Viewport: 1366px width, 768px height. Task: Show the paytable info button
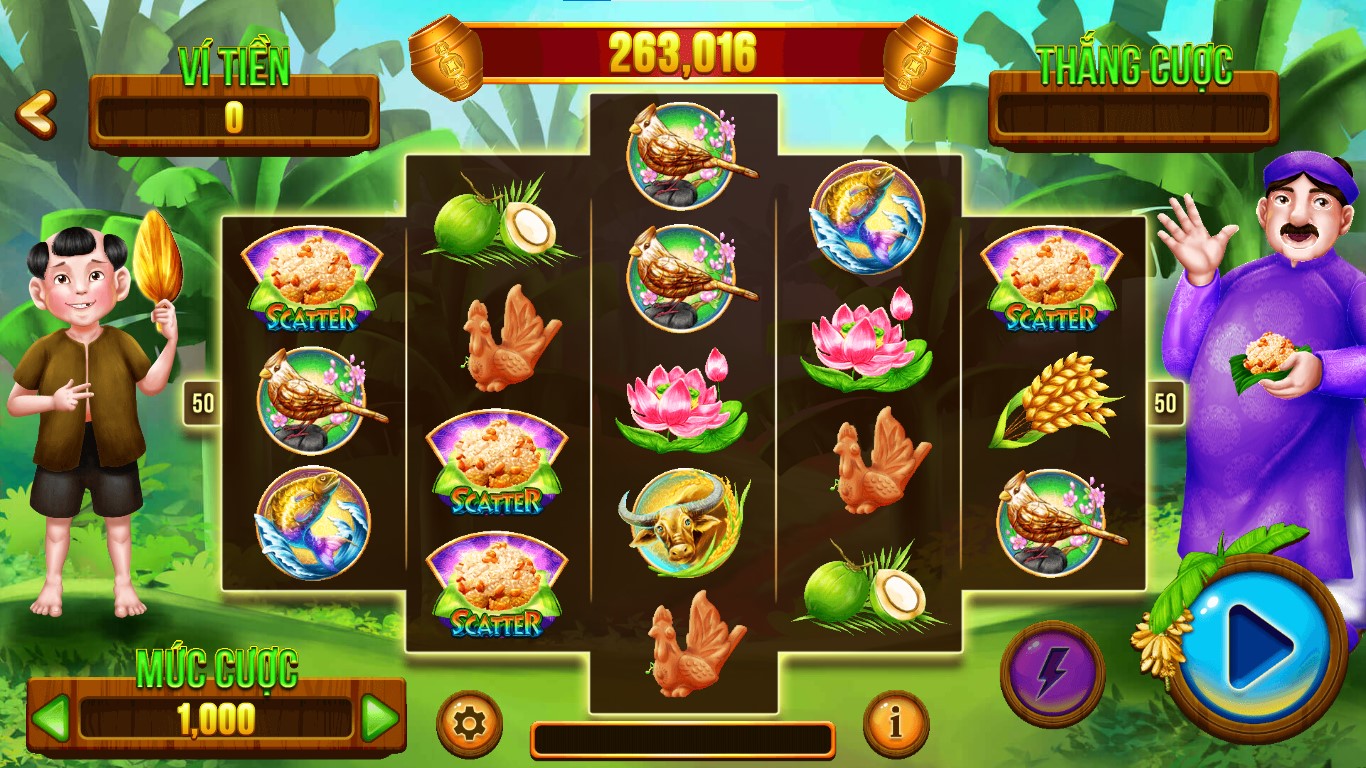[x=895, y=722]
